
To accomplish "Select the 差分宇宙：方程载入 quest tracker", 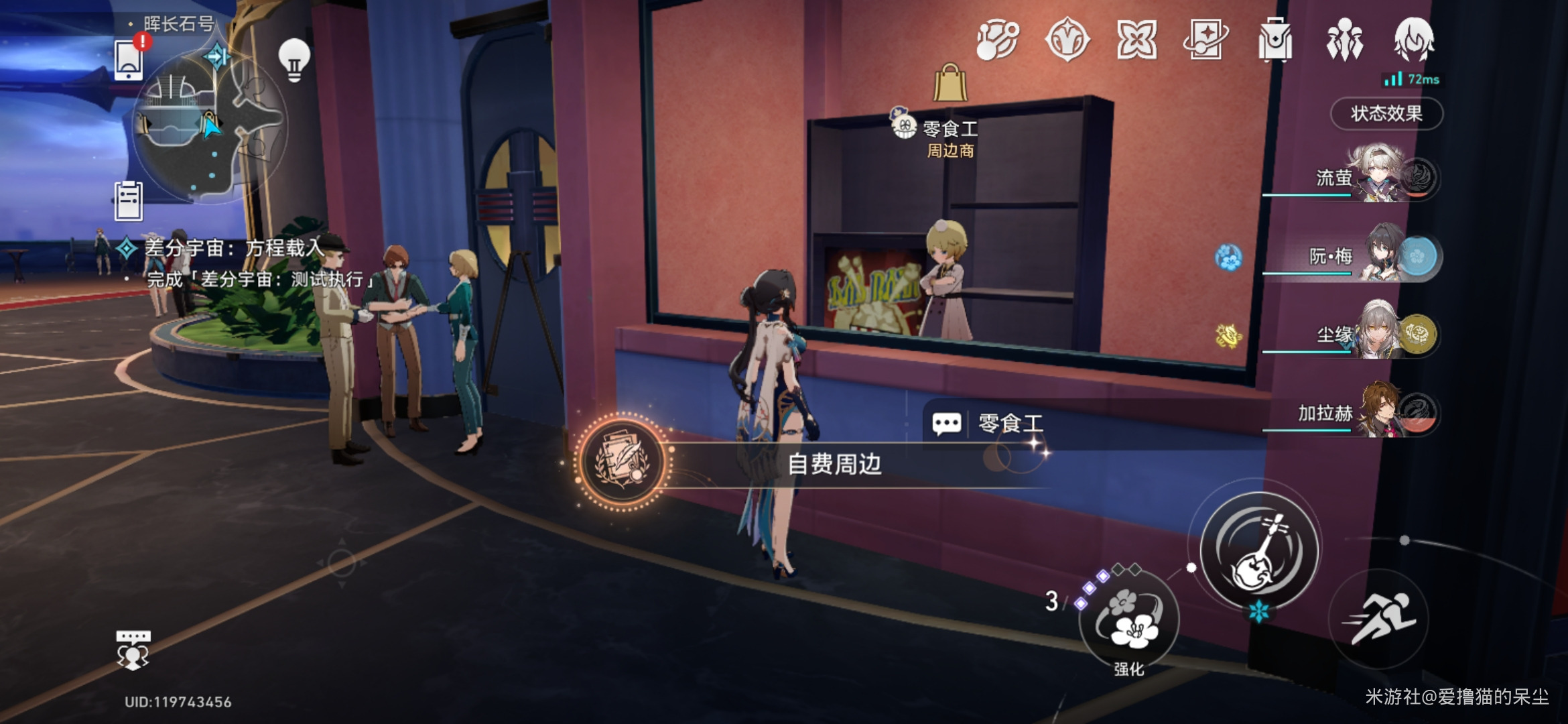I will [x=235, y=249].
